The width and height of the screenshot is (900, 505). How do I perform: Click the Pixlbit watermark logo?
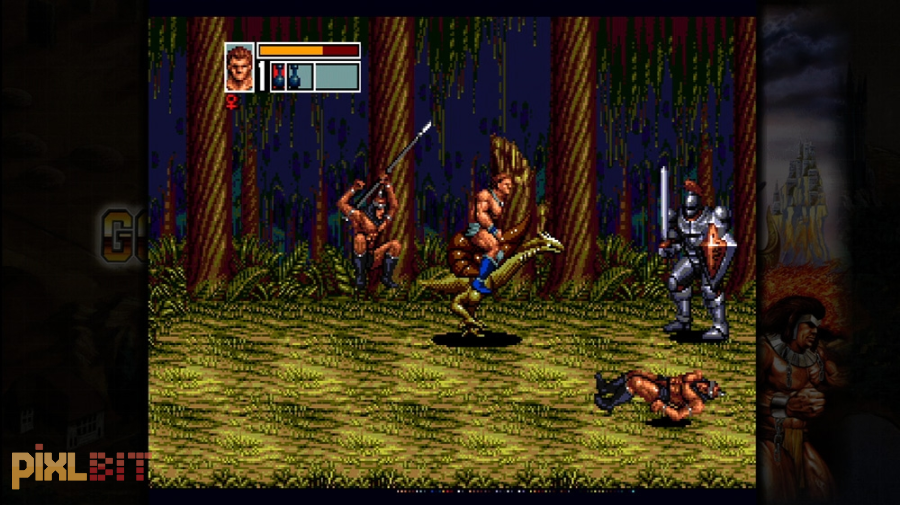coord(80,468)
